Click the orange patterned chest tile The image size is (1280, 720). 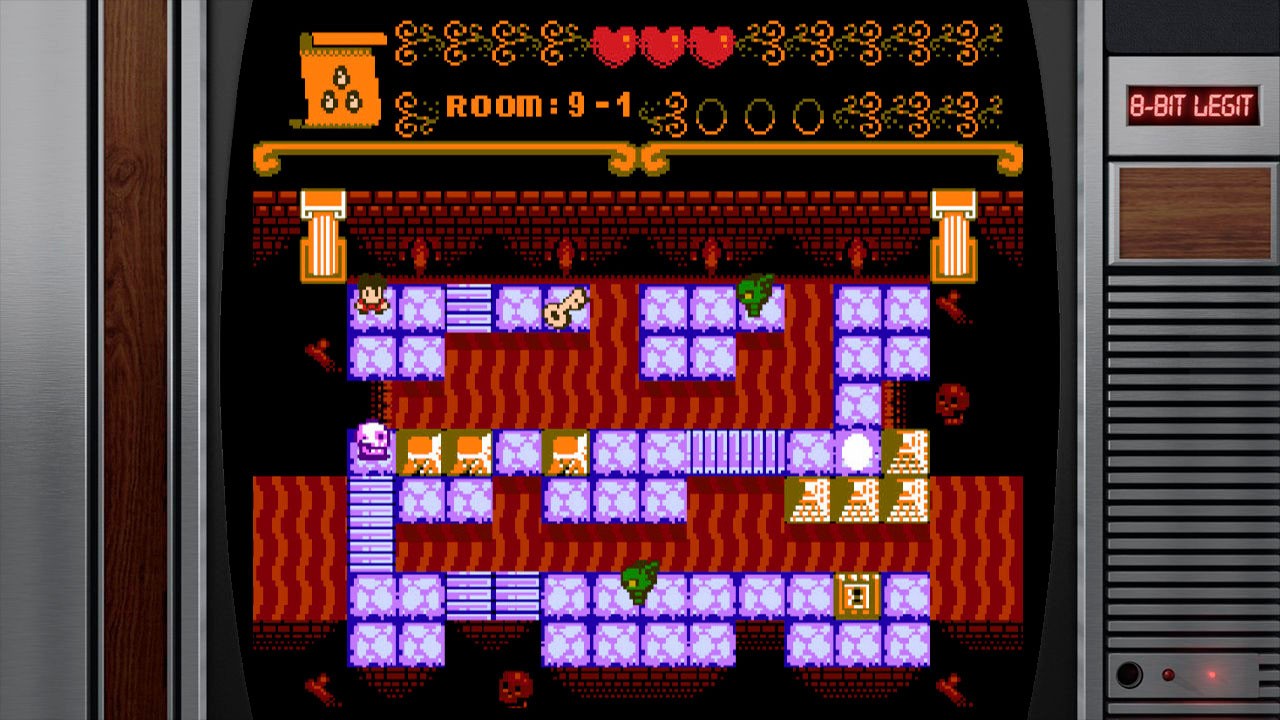[x=856, y=595]
